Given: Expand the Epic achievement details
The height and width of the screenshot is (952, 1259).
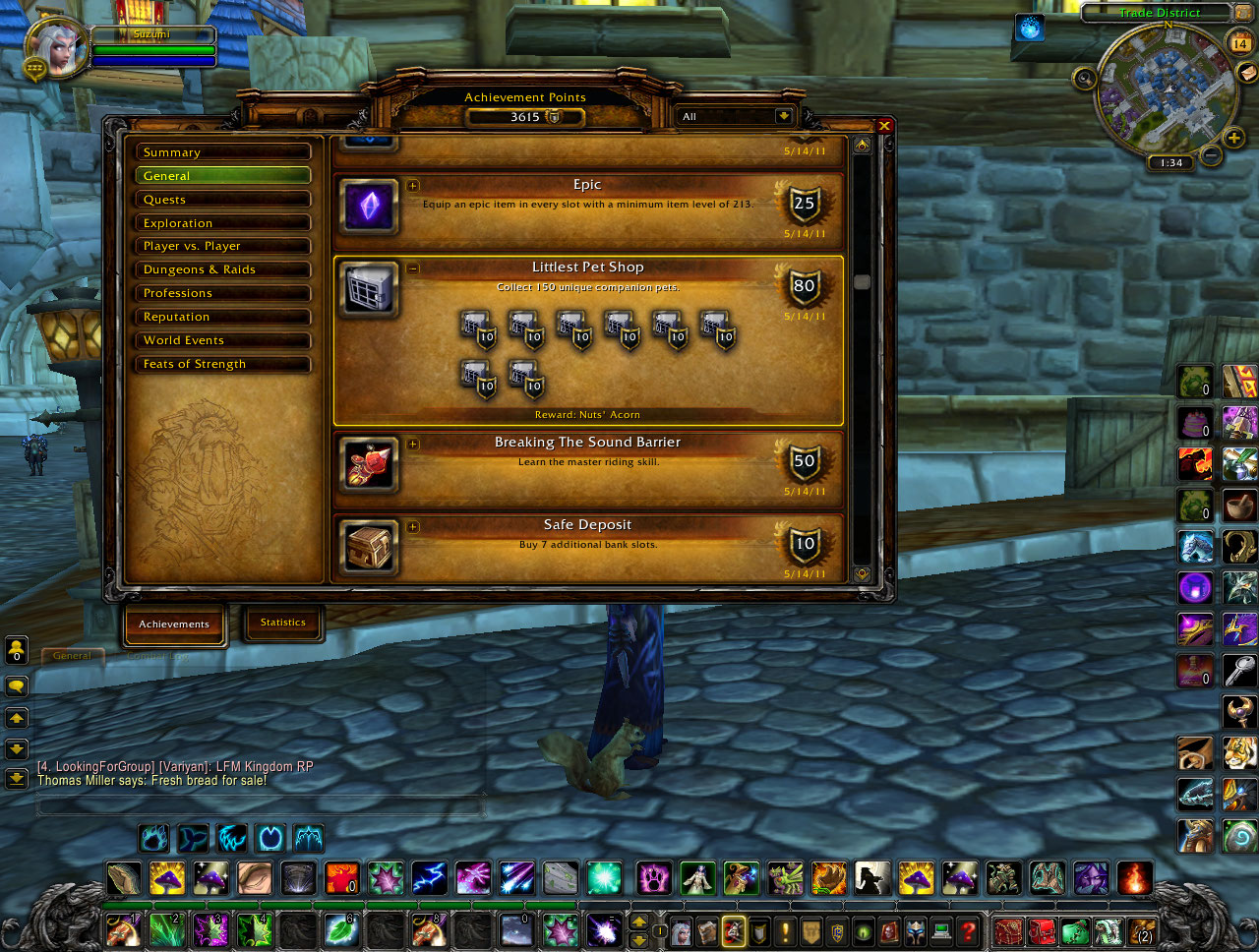Looking at the screenshot, I should tap(413, 185).
